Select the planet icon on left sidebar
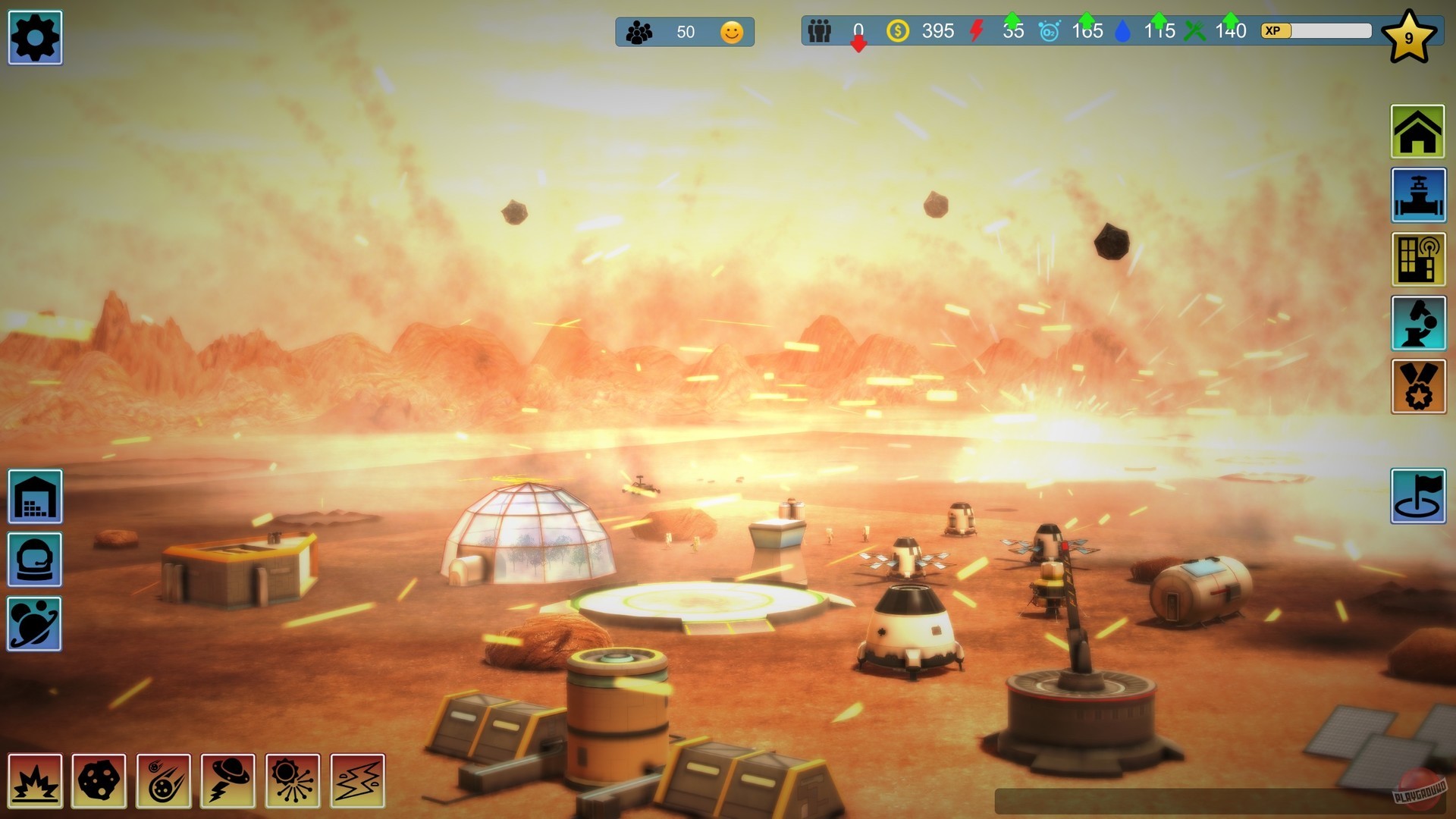This screenshot has width=1456, height=819. (34, 624)
